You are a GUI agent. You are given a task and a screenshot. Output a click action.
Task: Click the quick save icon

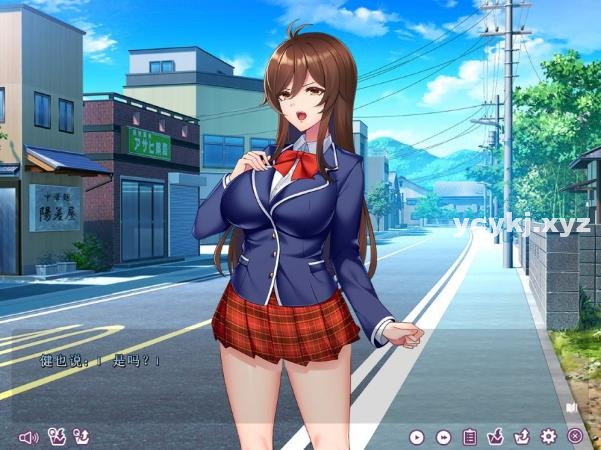pyautogui.click(x=57, y=436)
